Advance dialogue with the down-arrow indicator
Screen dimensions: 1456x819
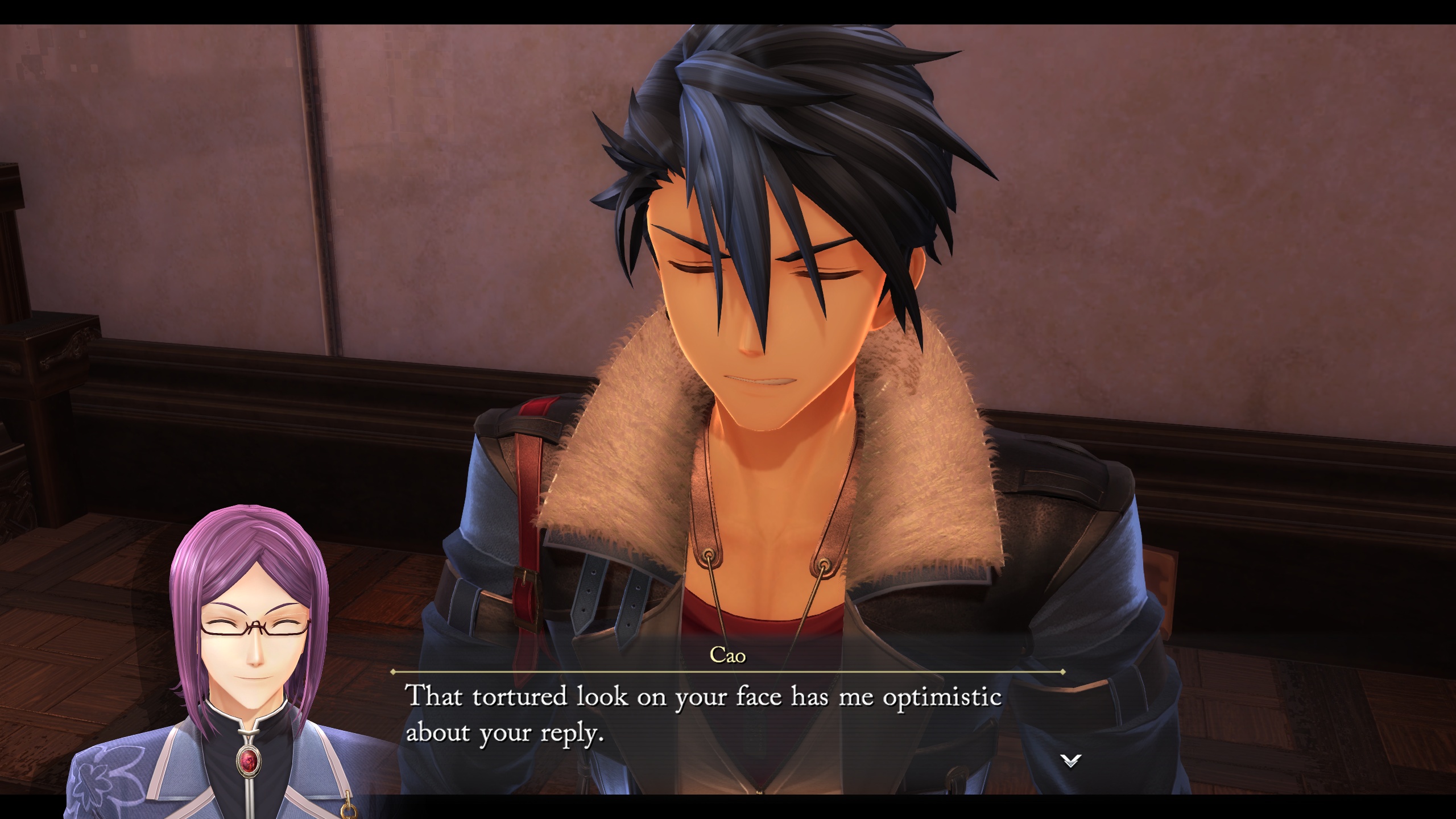[x=1070, y=760]
